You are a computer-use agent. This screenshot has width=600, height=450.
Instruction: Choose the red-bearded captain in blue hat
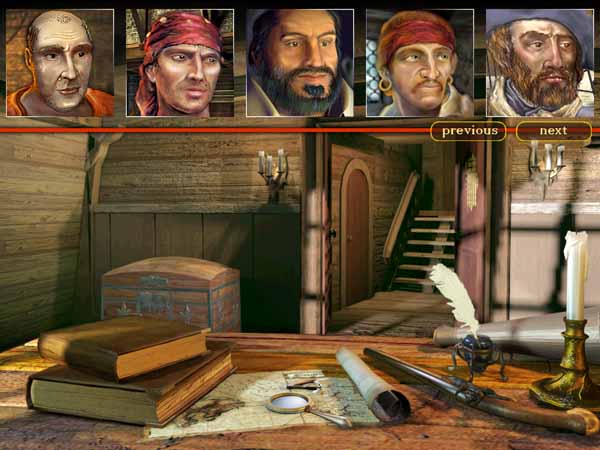click(x=539, y=63)
